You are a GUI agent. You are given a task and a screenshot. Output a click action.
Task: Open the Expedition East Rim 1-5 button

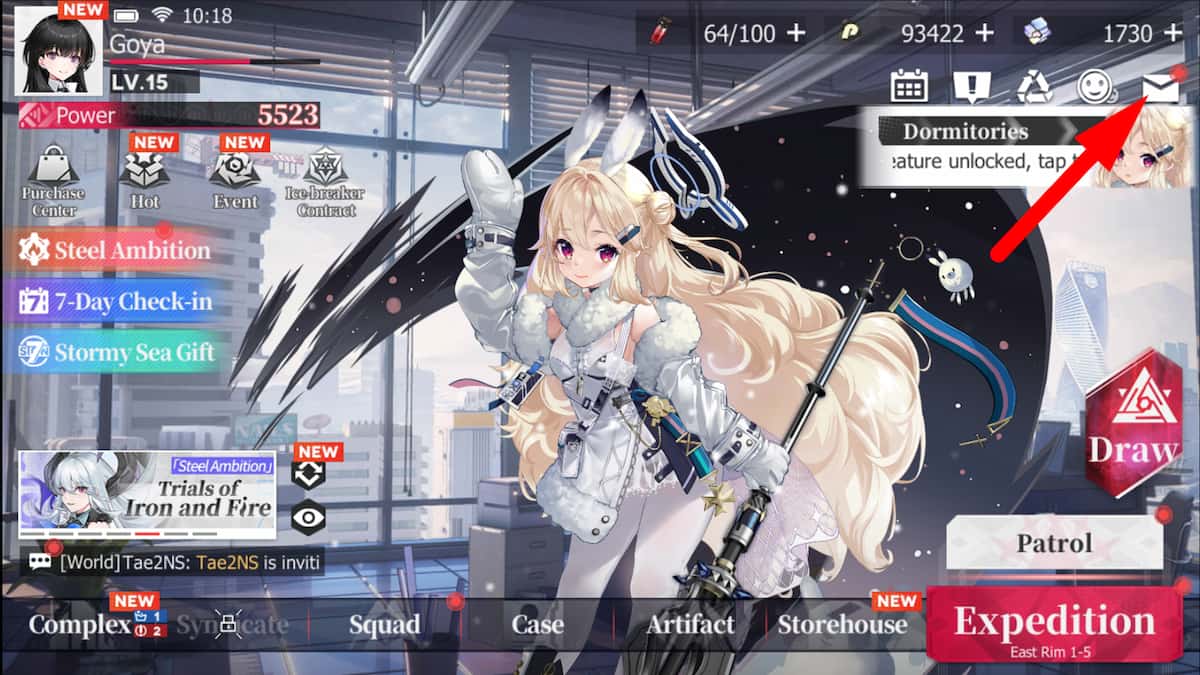[1054, 624]
